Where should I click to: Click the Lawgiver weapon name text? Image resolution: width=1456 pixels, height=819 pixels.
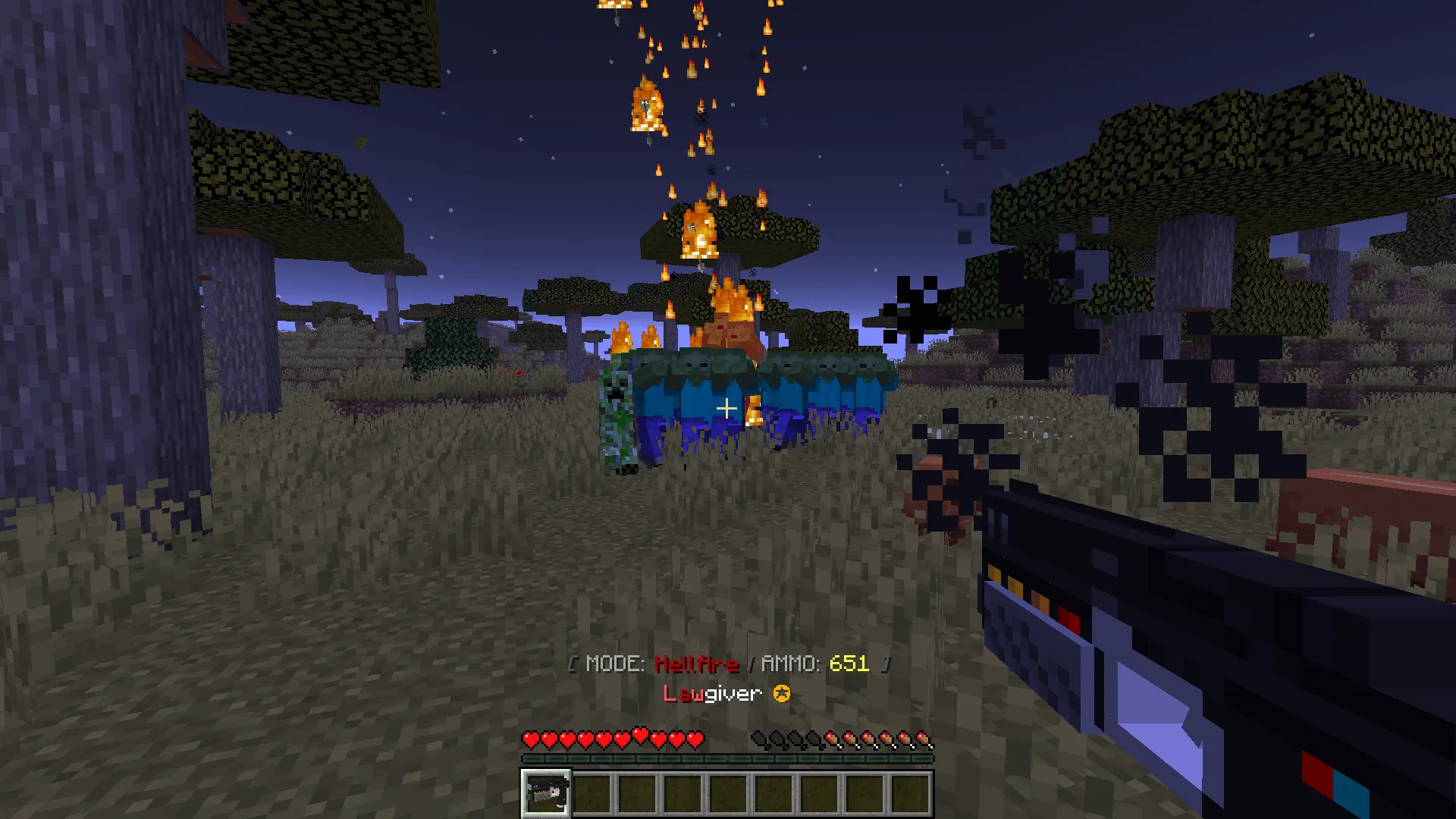(x=713, y=692)
